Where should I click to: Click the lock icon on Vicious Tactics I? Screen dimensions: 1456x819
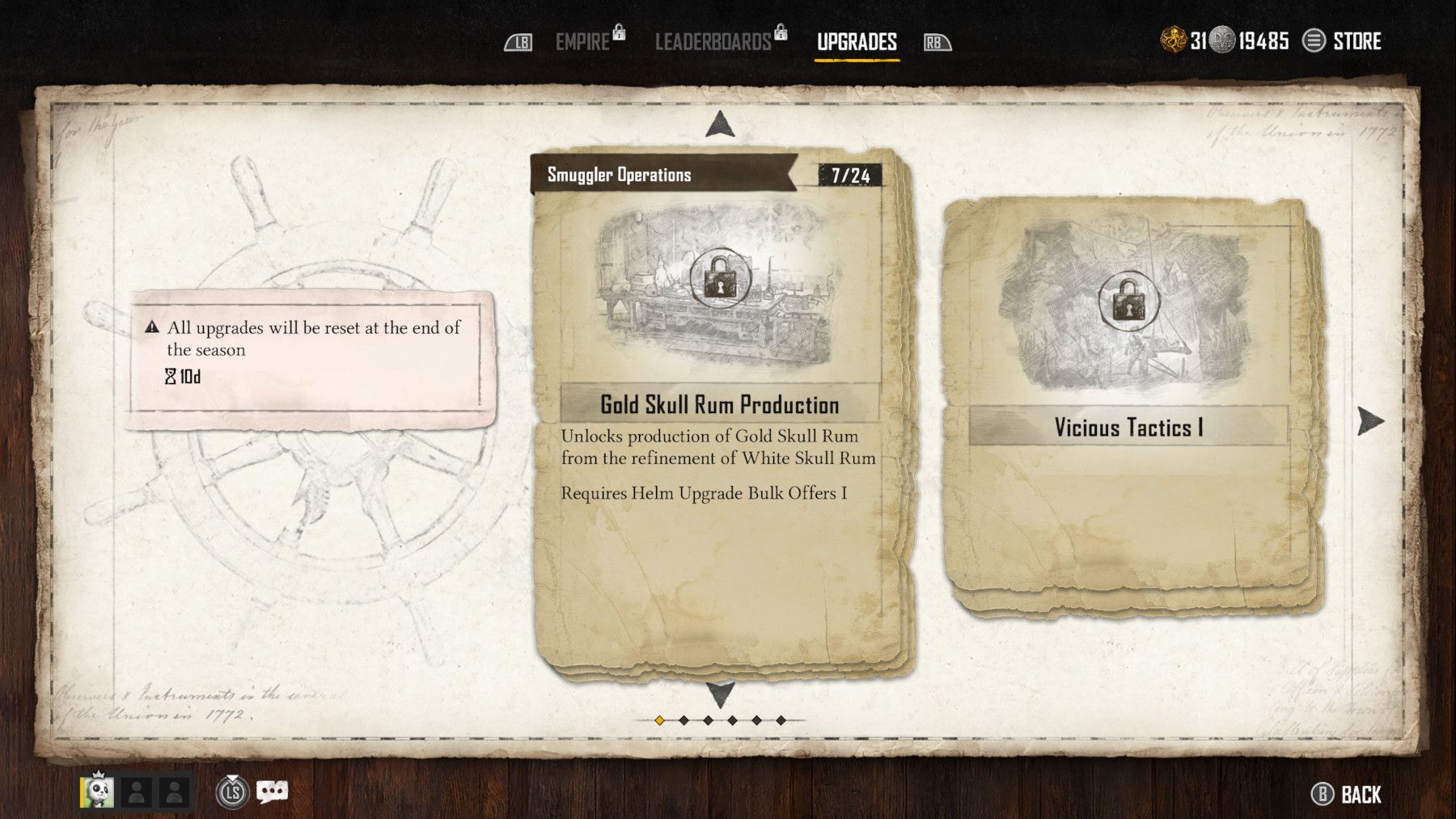(x=1124, y=301)
